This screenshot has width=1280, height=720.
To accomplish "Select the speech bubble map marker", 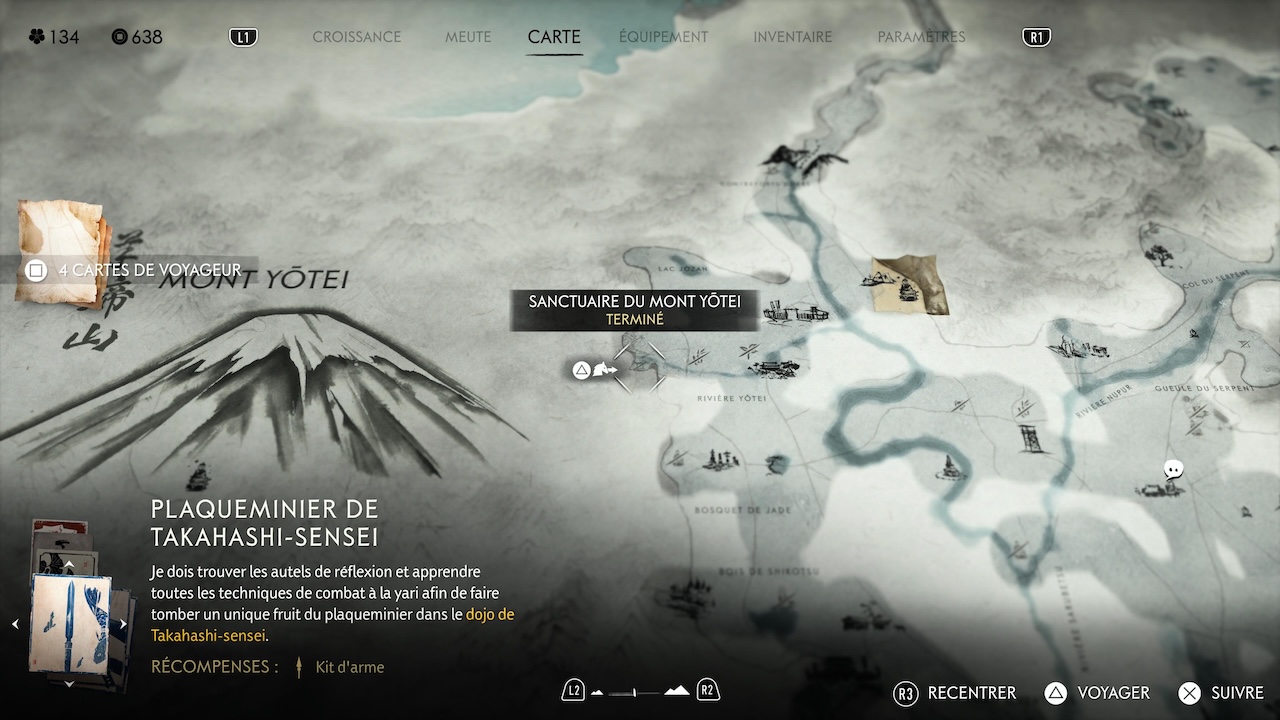I will [1174, 469].
